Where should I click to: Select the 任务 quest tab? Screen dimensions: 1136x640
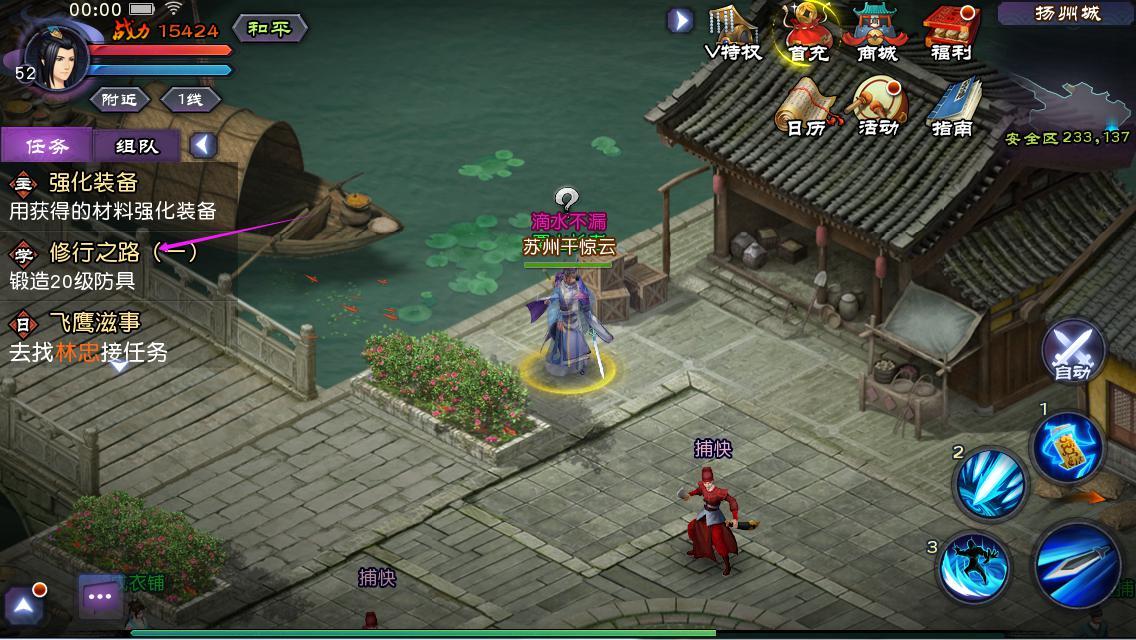pos(46,145)
